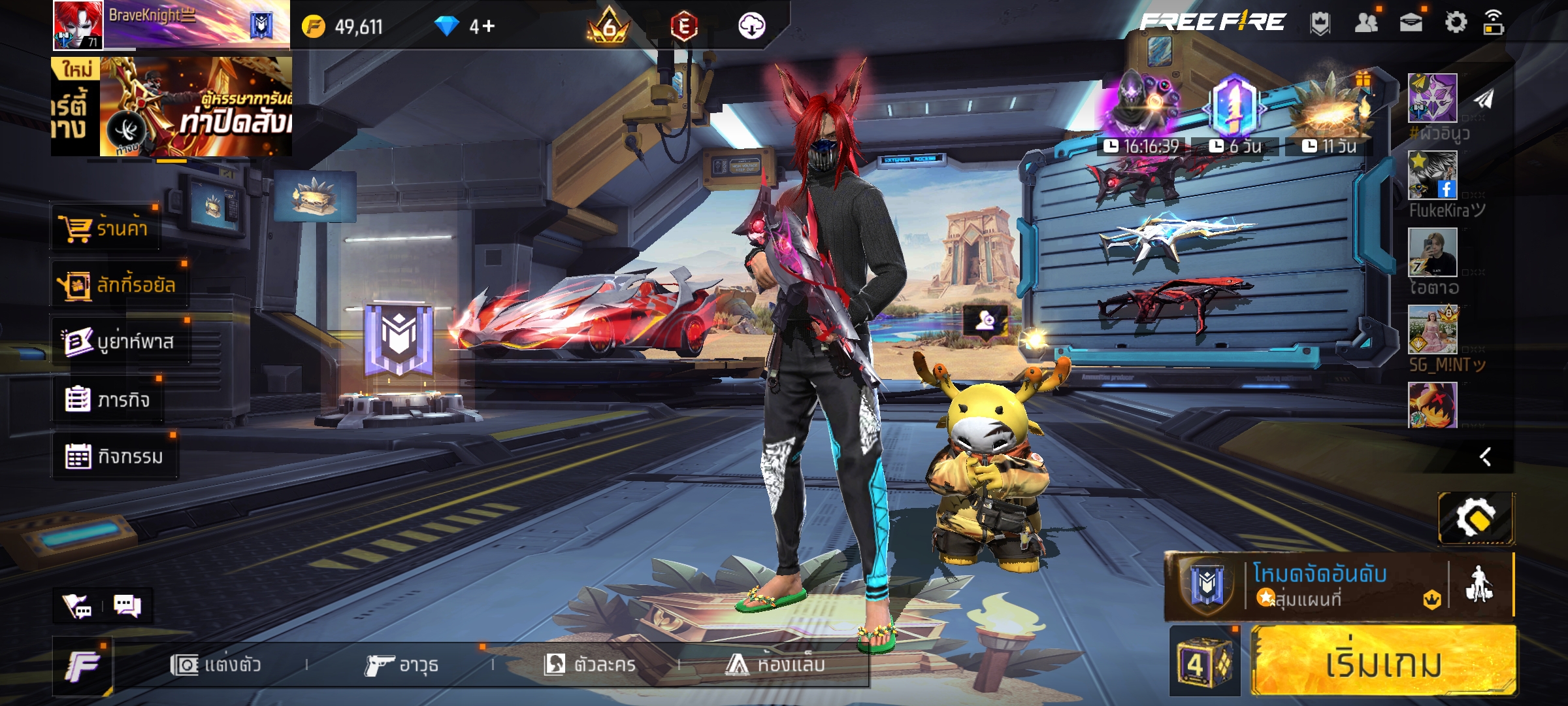Open the บูย่าห์พาส Booyah Pass menu
Screen dimensions: 1568x706
pos(119,341)
